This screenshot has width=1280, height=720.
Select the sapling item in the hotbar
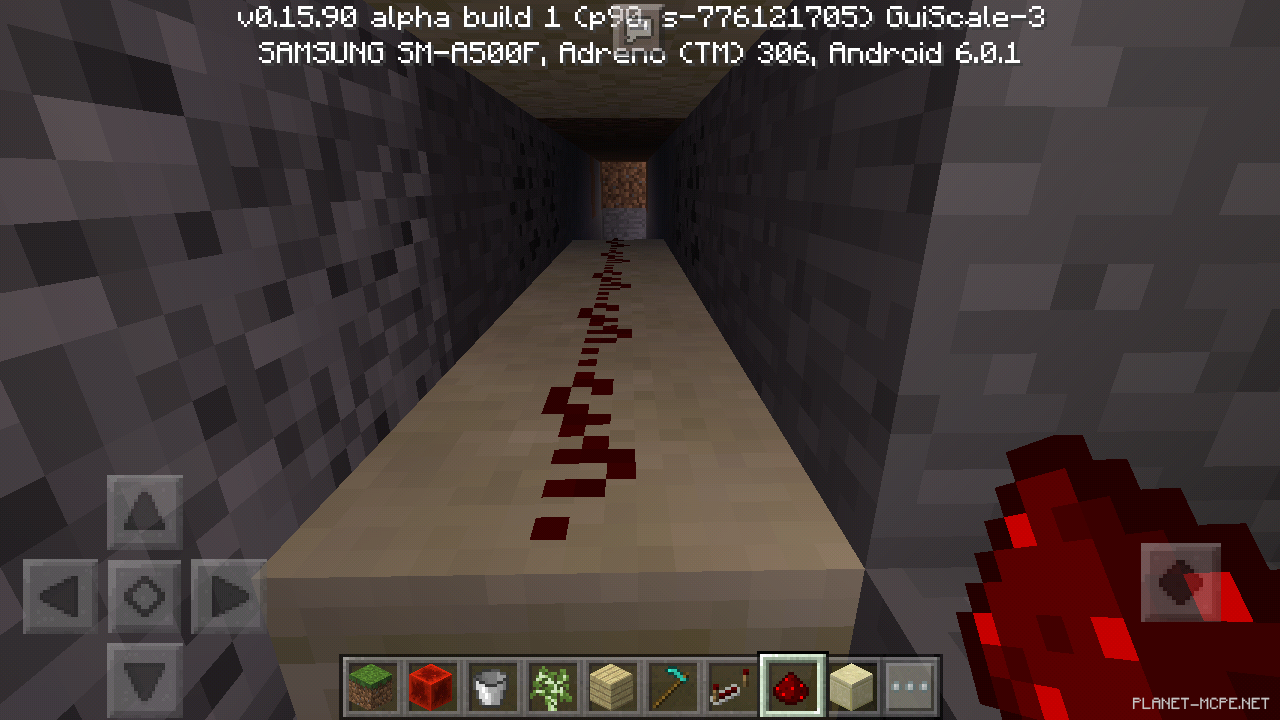[x=551, y=687]
